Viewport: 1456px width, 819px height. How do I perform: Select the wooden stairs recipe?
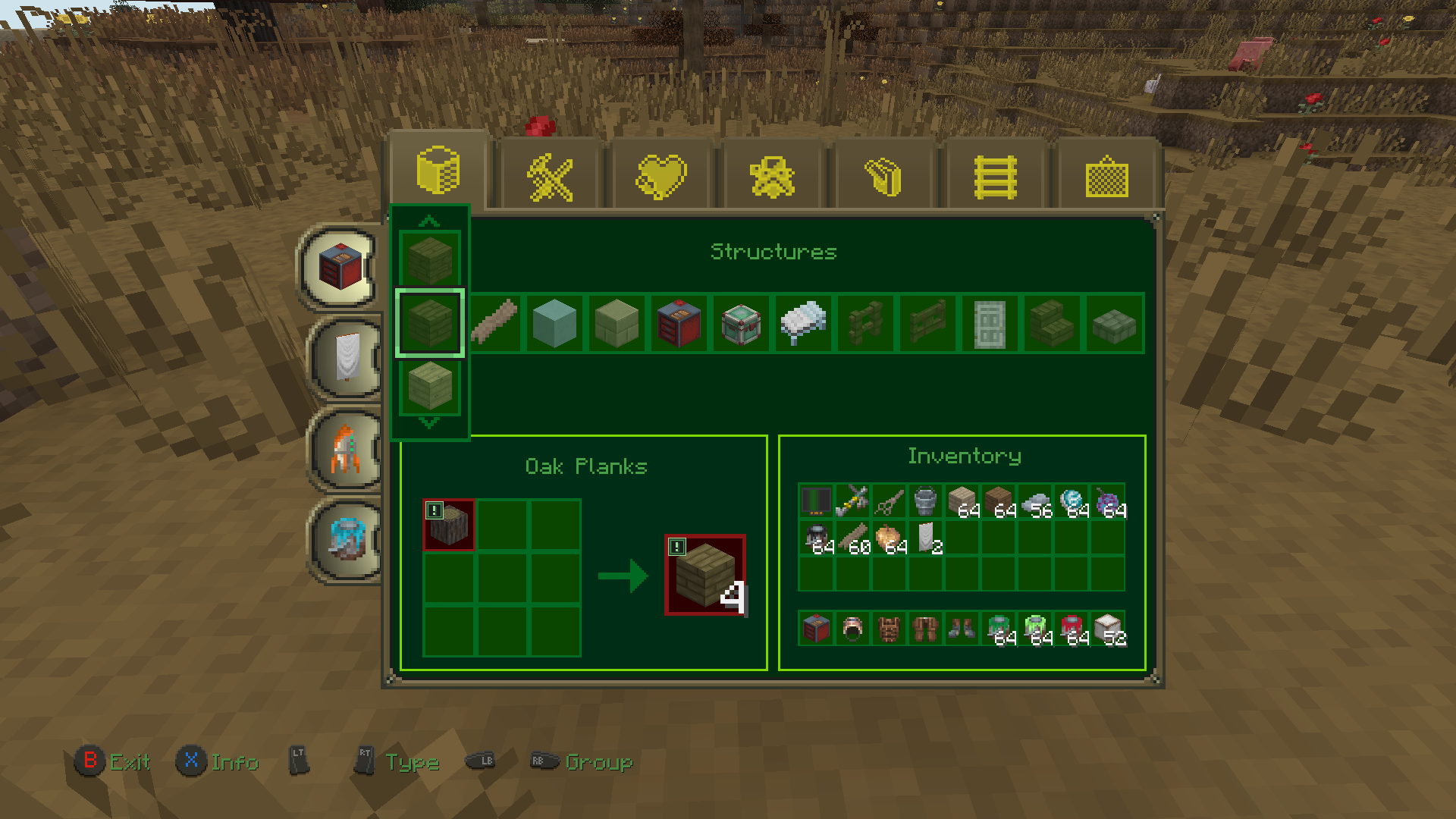tap(1051, 322)
